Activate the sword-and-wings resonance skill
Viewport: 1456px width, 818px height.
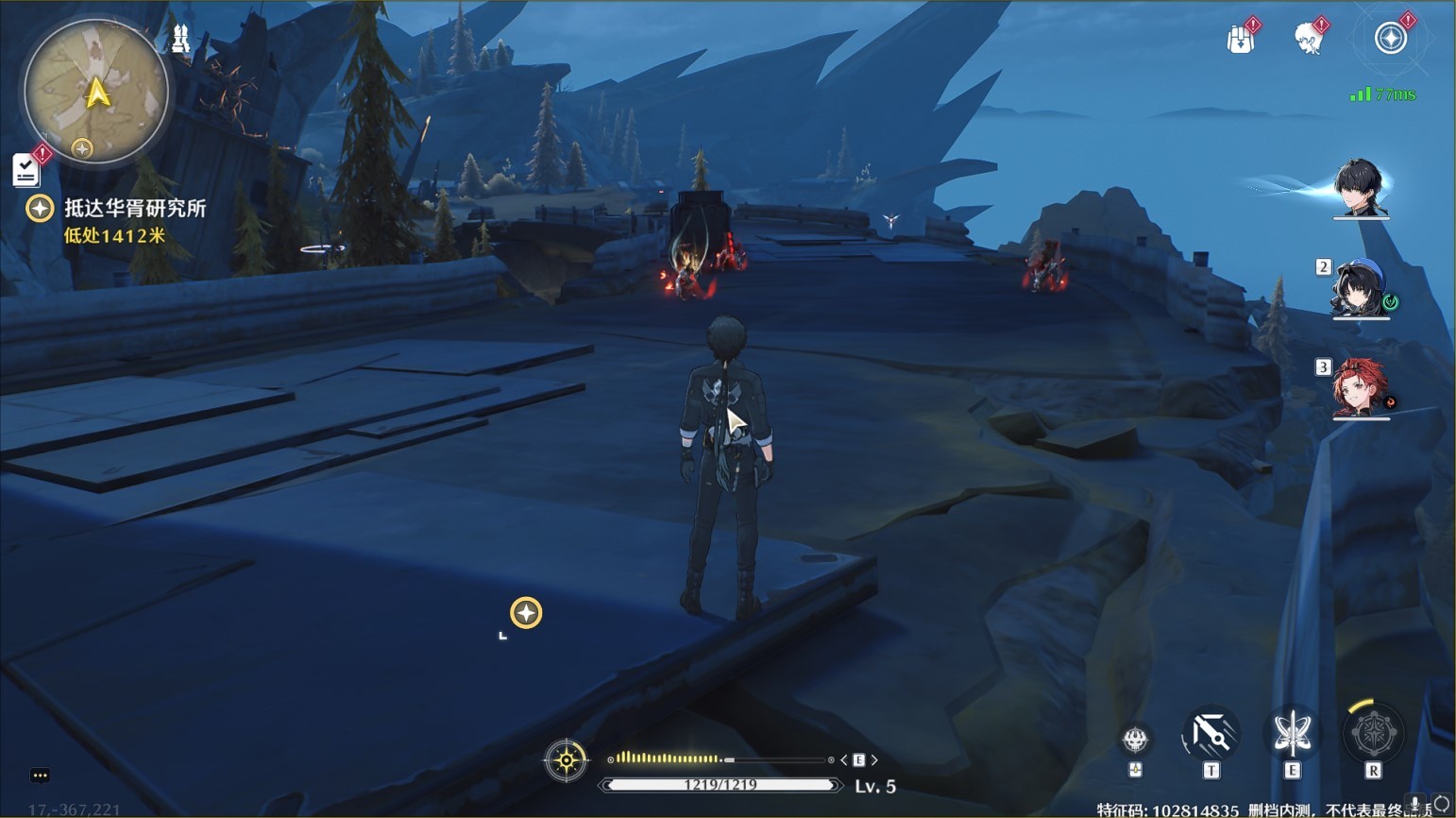[x=1292, y=734]
